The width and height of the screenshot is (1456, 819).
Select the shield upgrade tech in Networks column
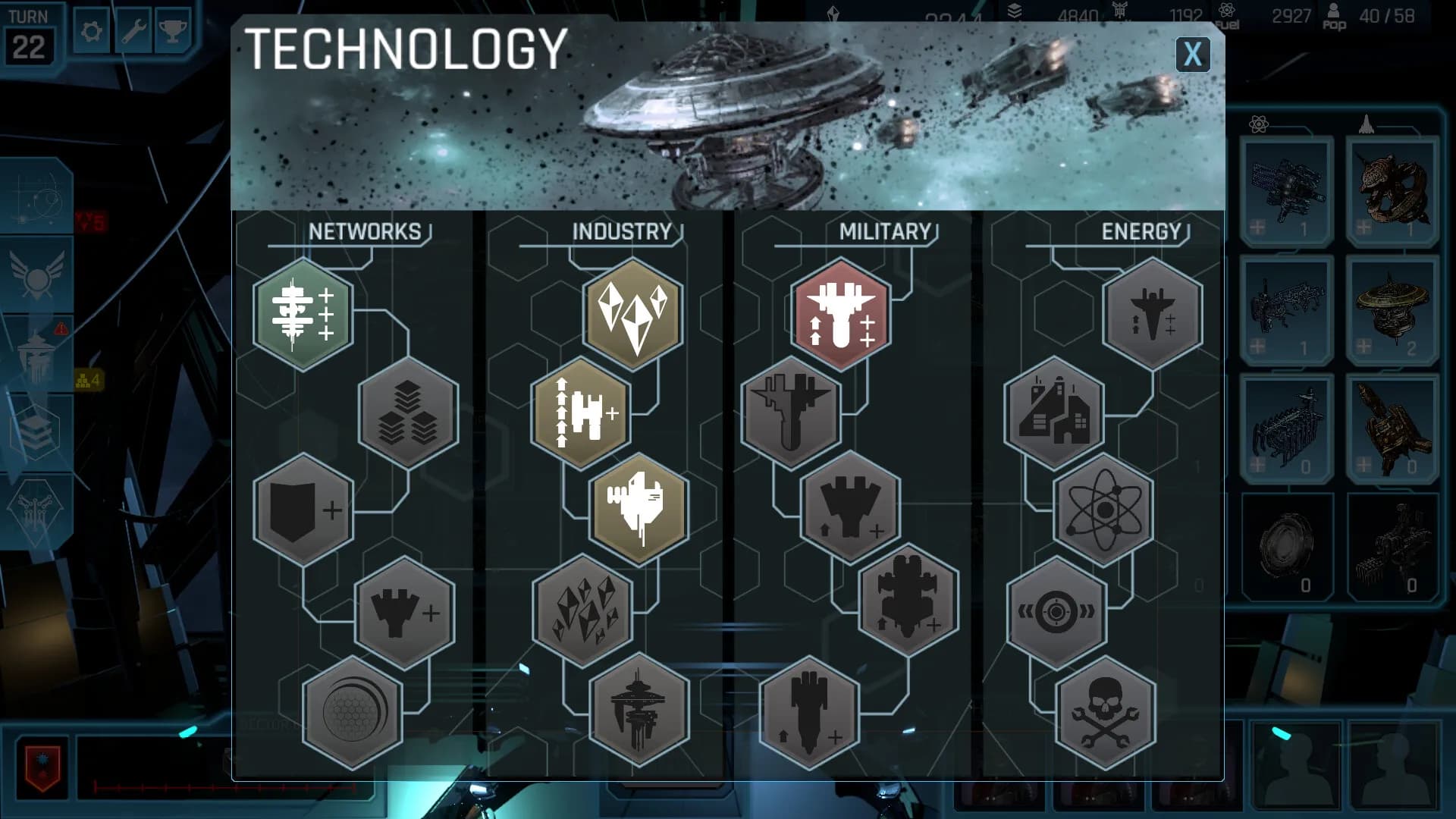pyautogui.click(x=303, y=512)
